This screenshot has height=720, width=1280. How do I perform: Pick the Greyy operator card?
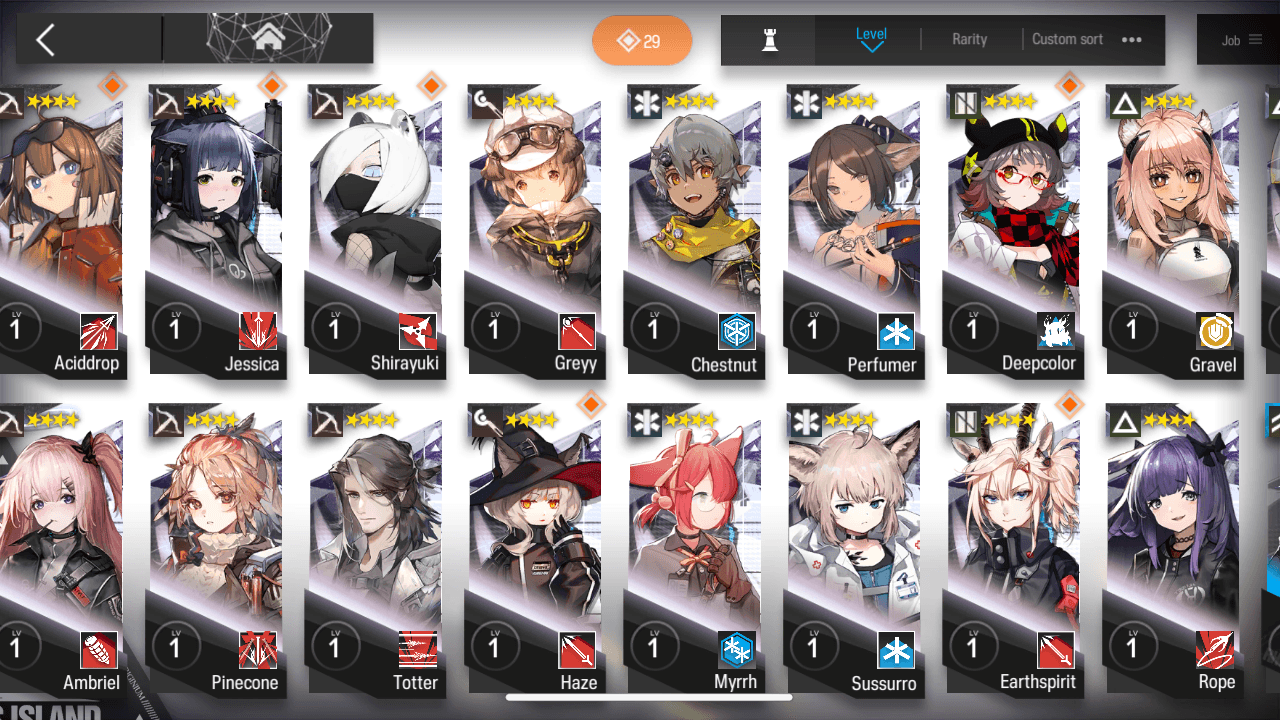(536, 230)
